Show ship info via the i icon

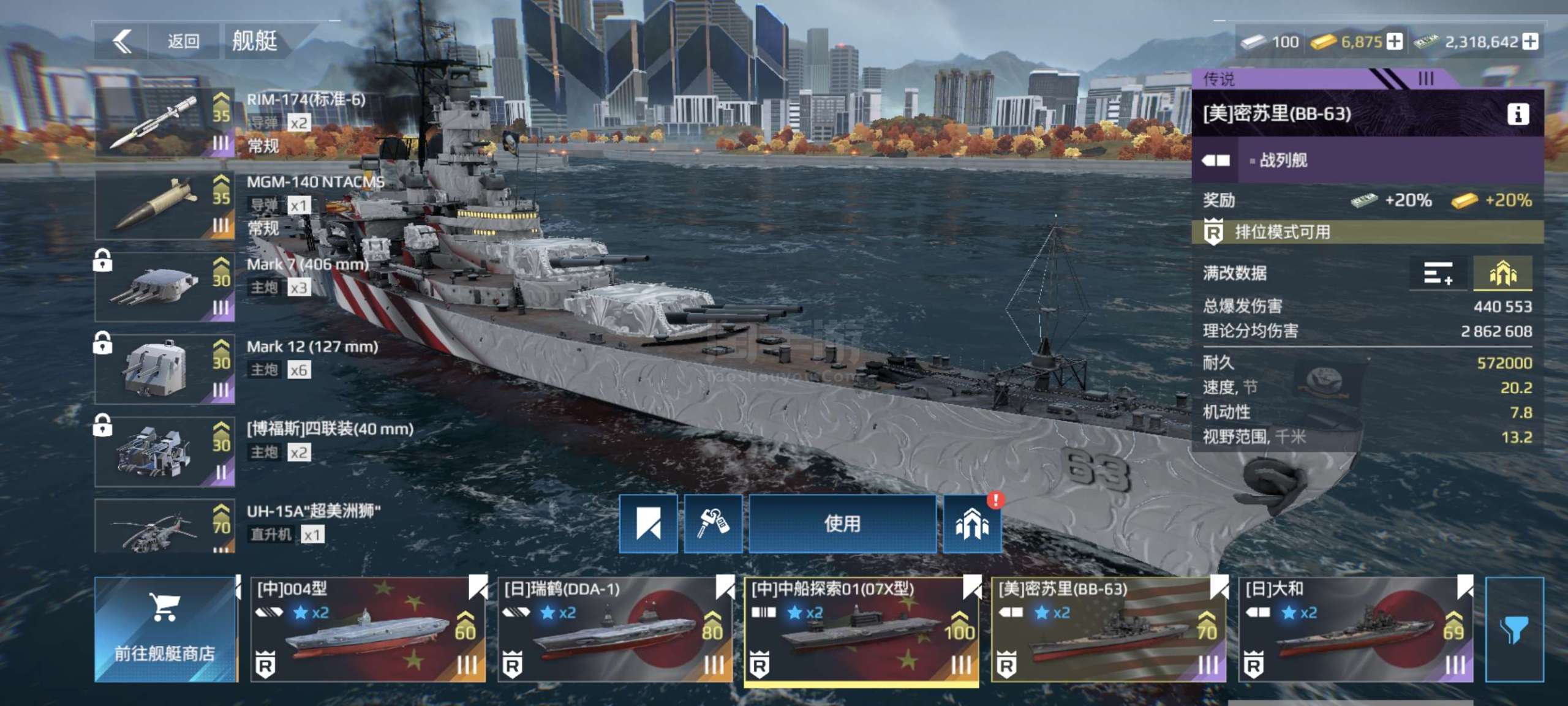[x=1517, y=114]
